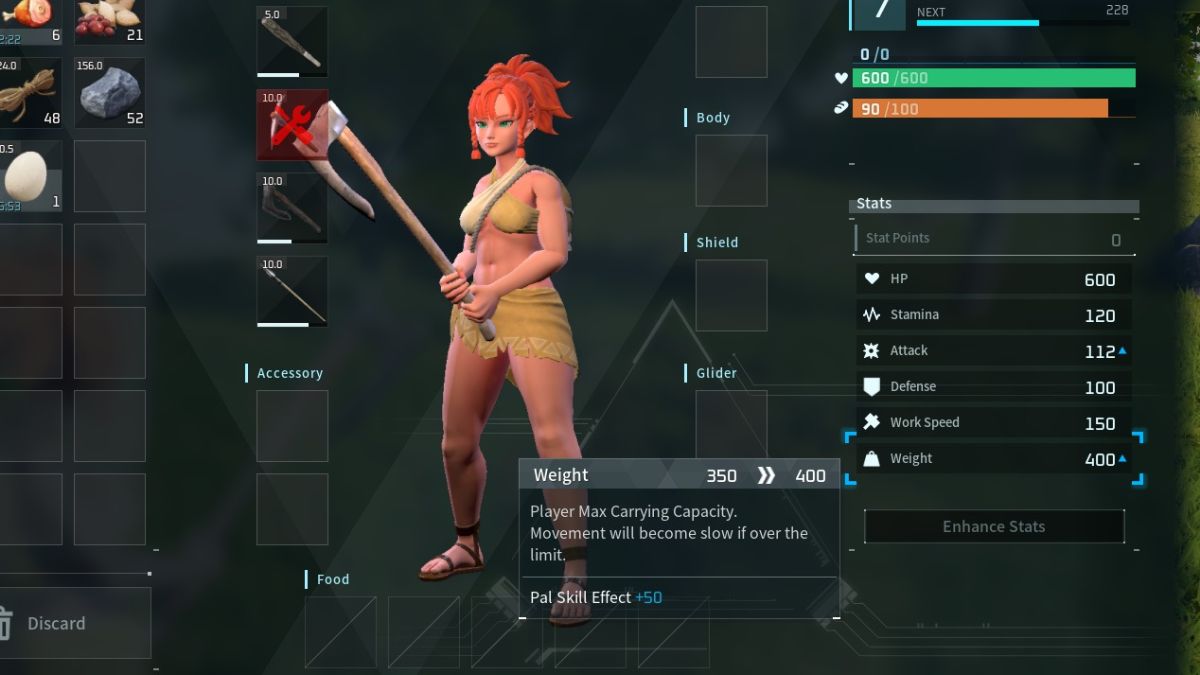Select the red berries stack
Screen dimensions: 1200x675
[x=109, y=20]
